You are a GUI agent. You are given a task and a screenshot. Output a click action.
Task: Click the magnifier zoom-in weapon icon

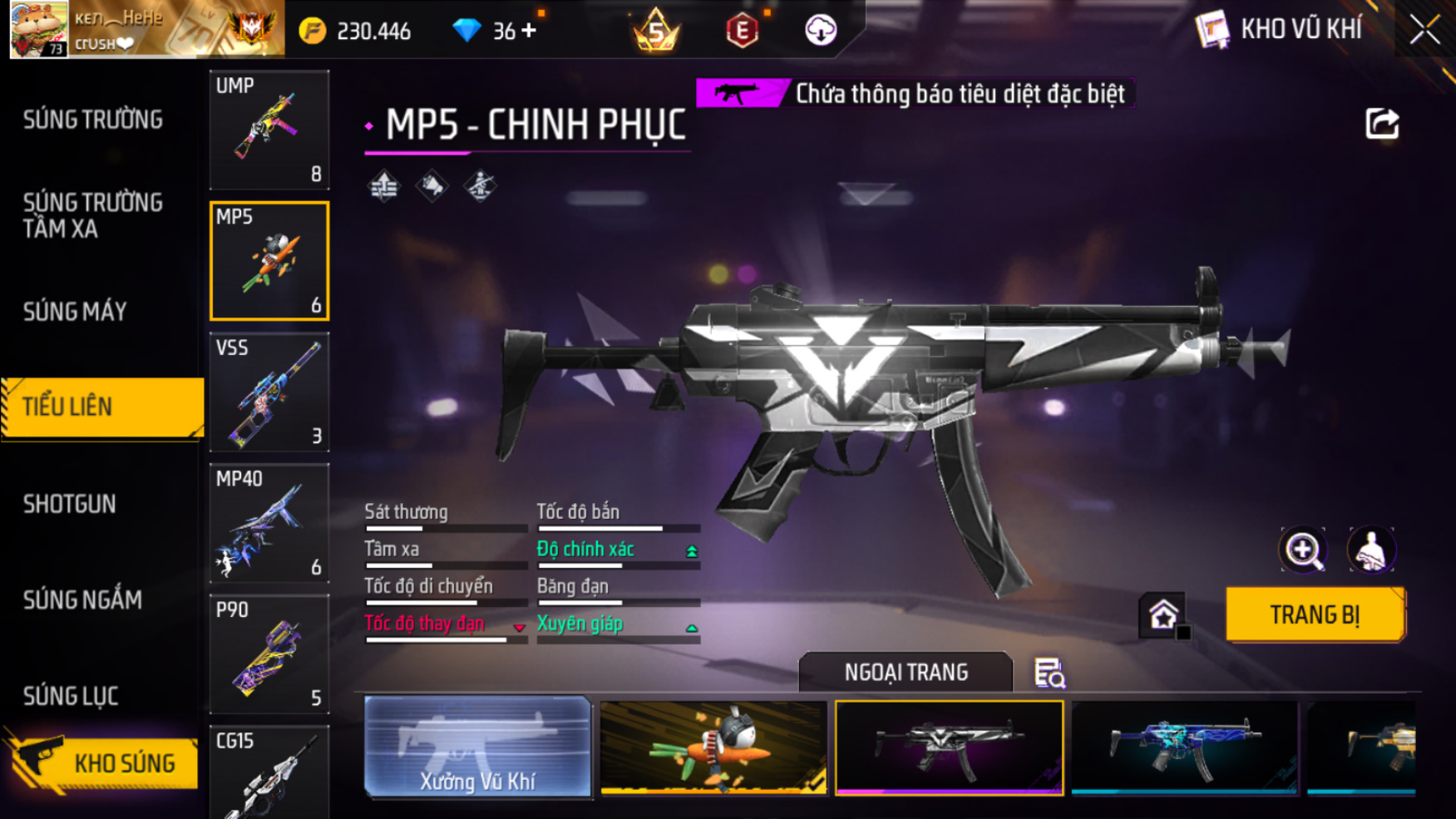[1302, 550]
